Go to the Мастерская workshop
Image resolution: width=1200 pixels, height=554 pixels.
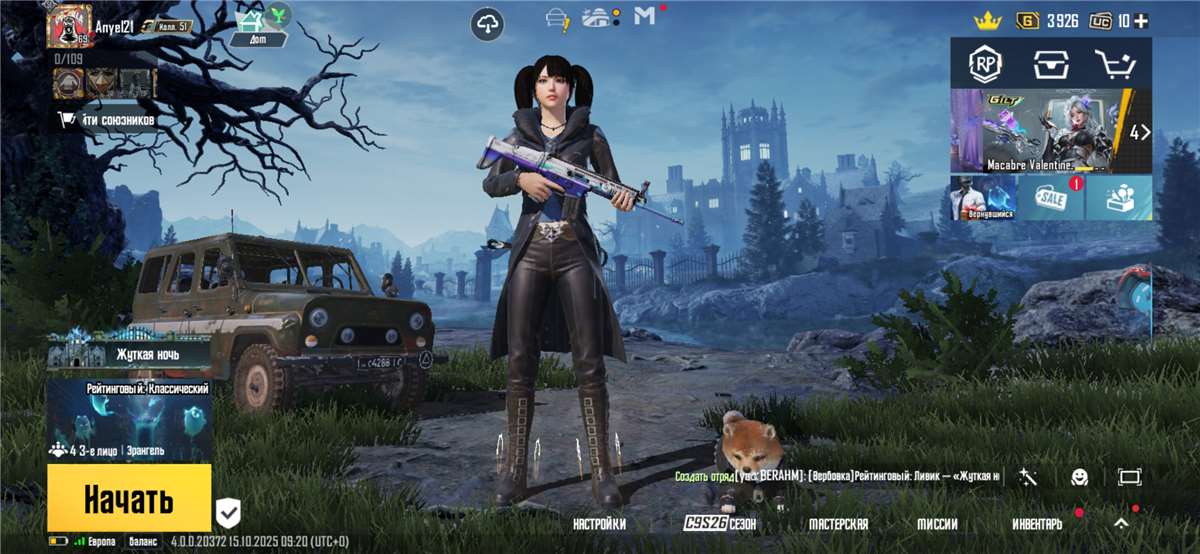[838, 524]
